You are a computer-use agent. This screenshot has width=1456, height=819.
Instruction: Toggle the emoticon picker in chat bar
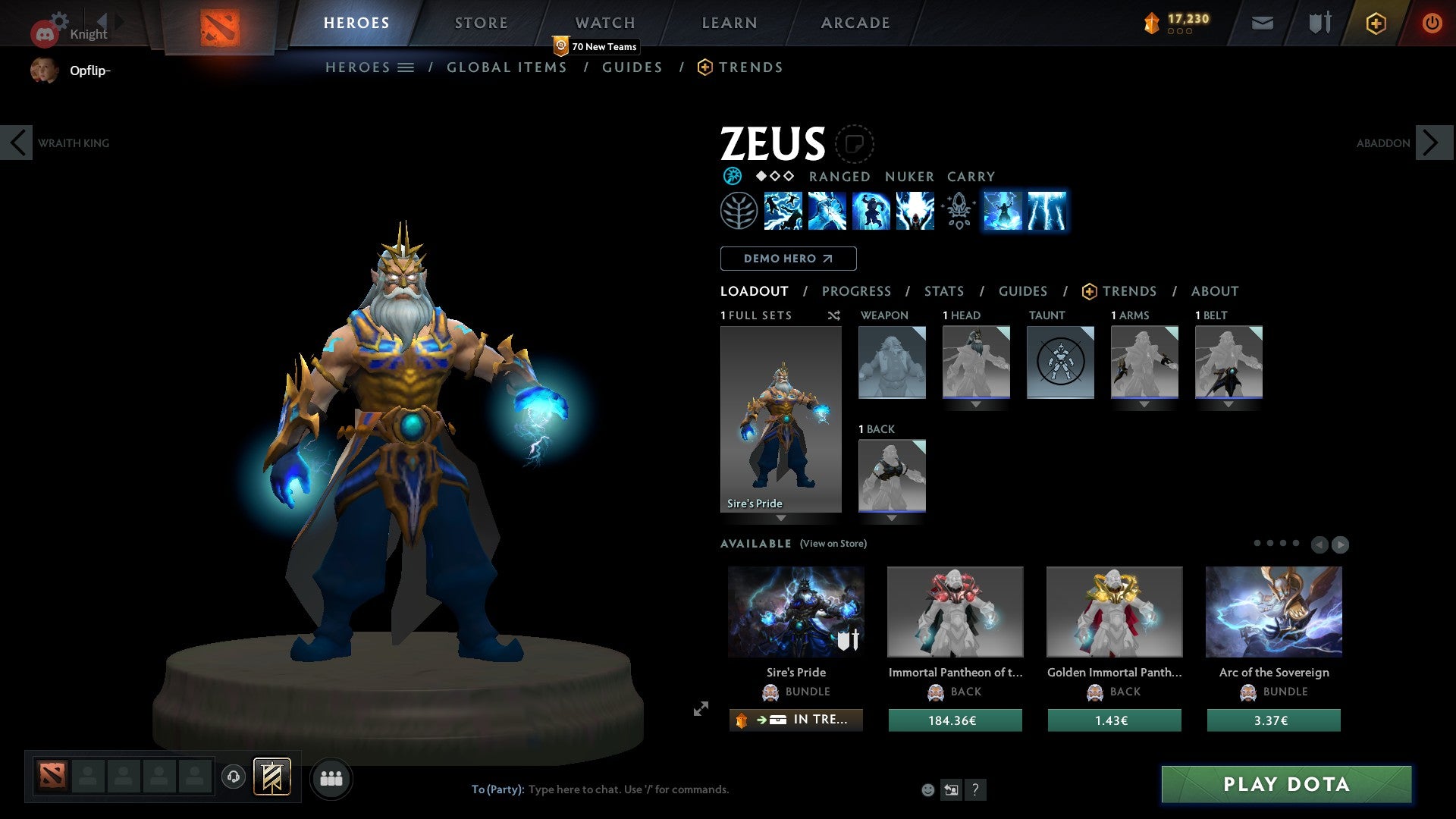[927, 789]
